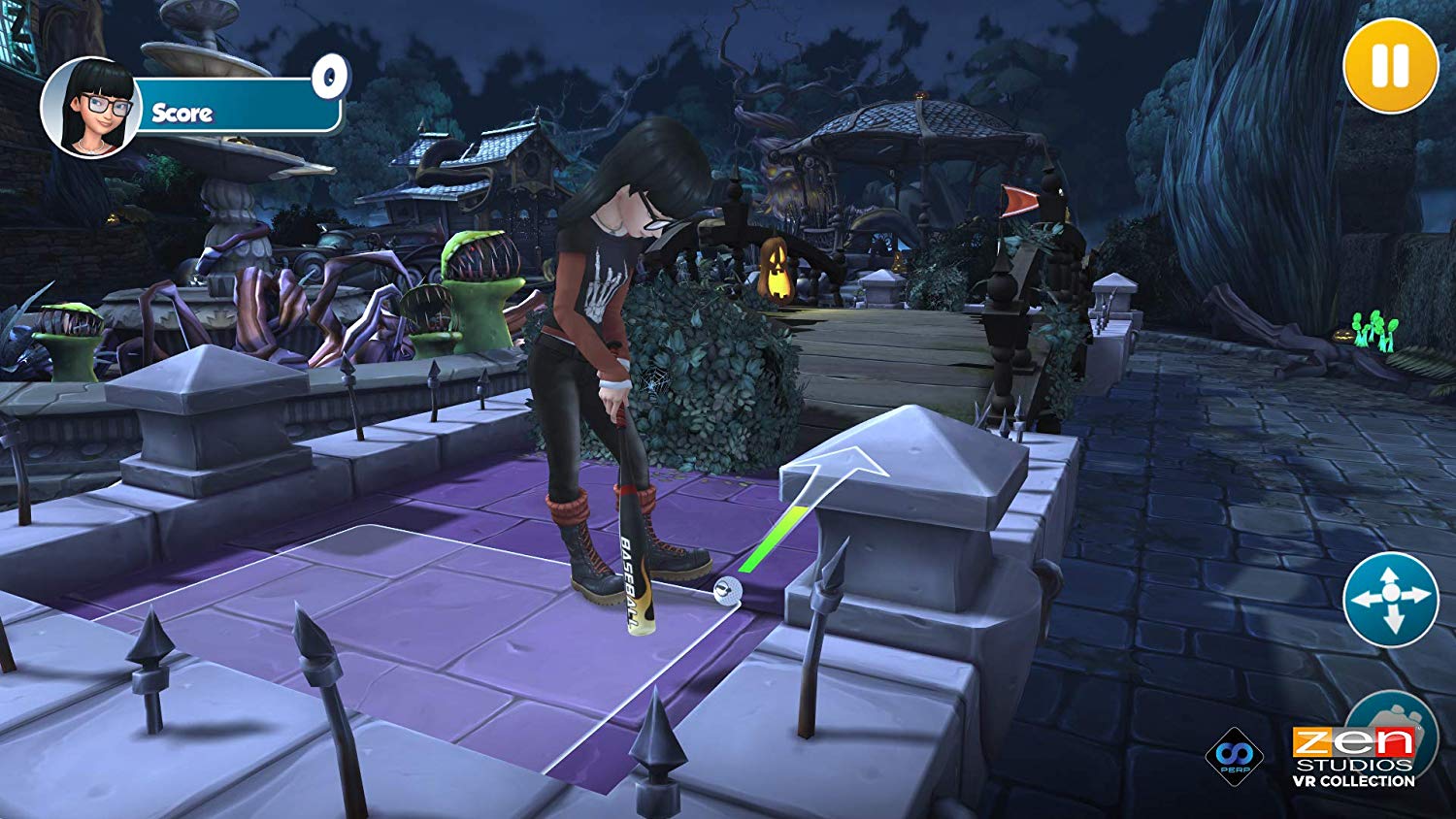Click the Score banner label
The width and height of the screenshot is (1456, 819).
point(182,114)
